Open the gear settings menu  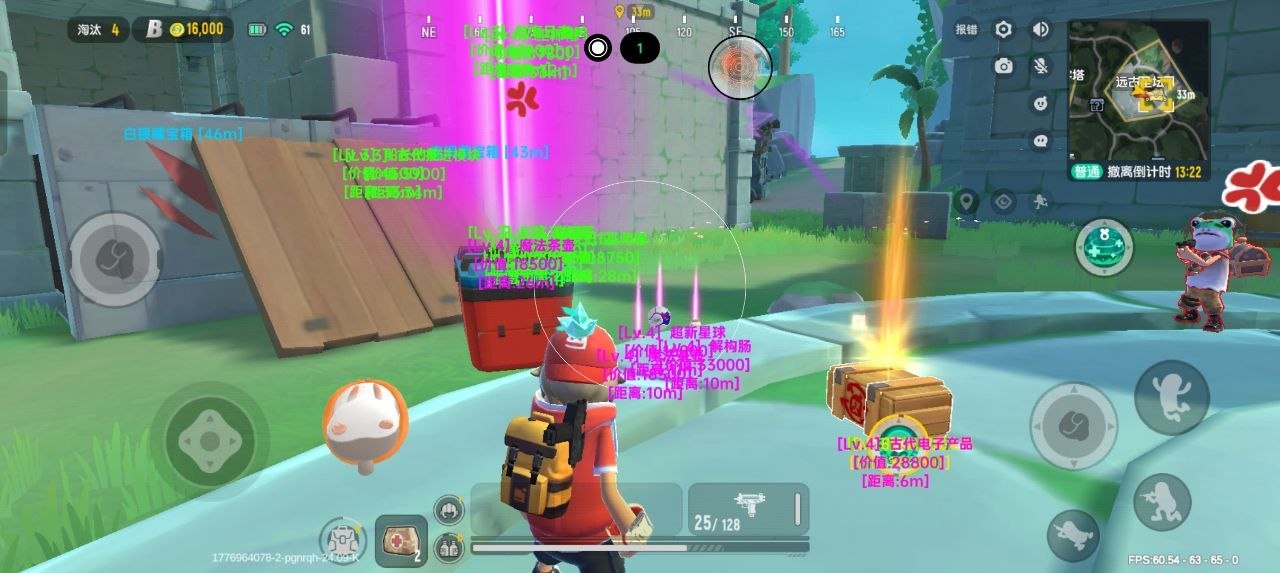tap(1003, 30)
